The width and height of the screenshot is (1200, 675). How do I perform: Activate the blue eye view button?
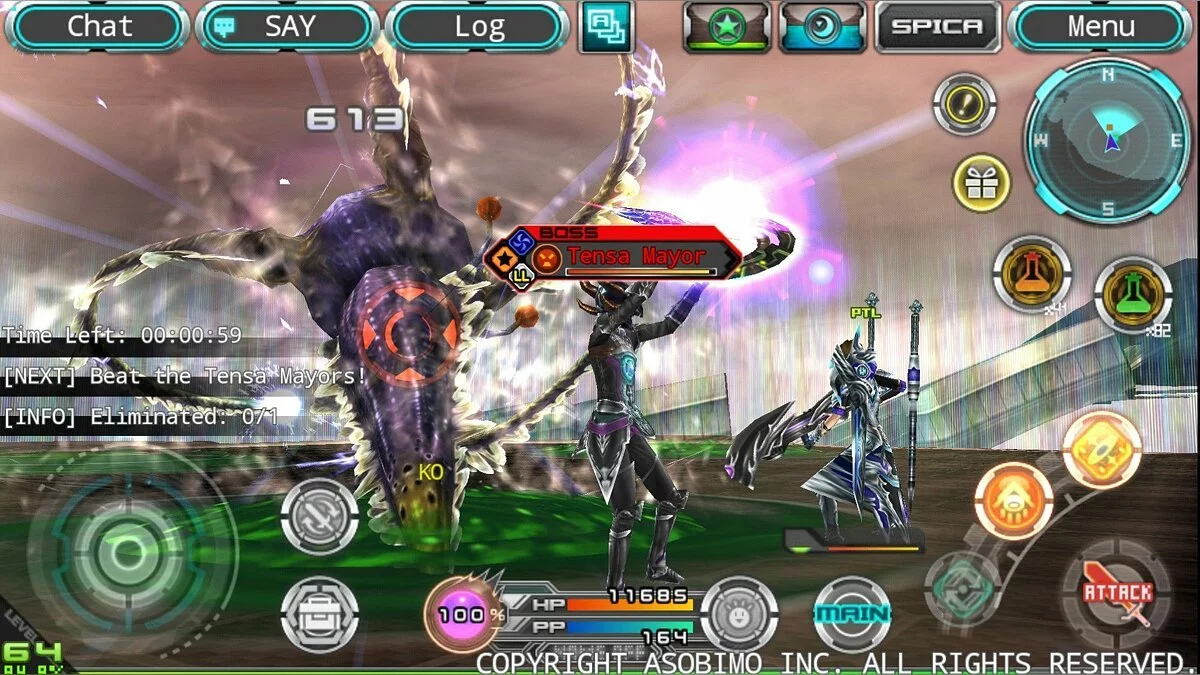point(823,27)
